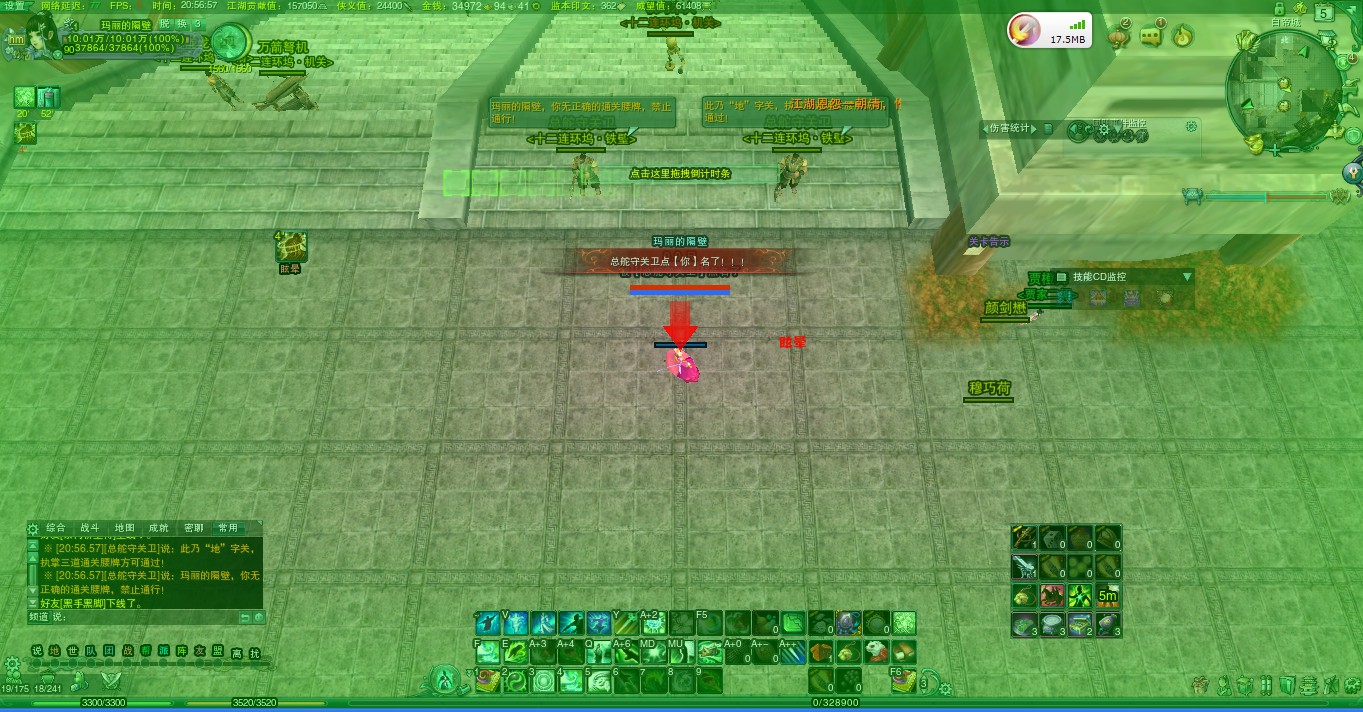The image size is (1363, 712).
Task: Open the chat bubble notification icon
Action: coord(1151,37)
